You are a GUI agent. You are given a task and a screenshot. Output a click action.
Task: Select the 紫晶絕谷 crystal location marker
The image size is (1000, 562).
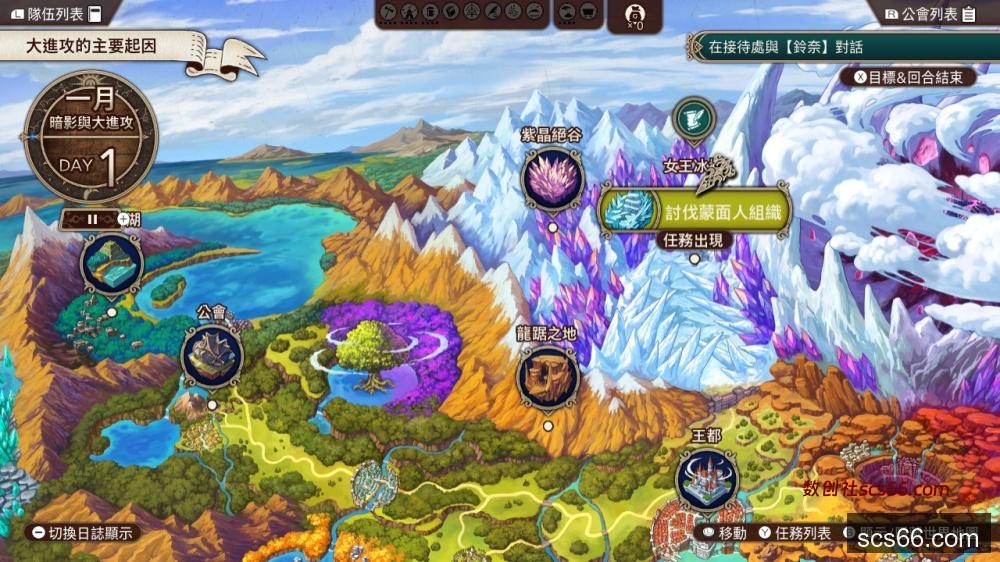[551, 181]
